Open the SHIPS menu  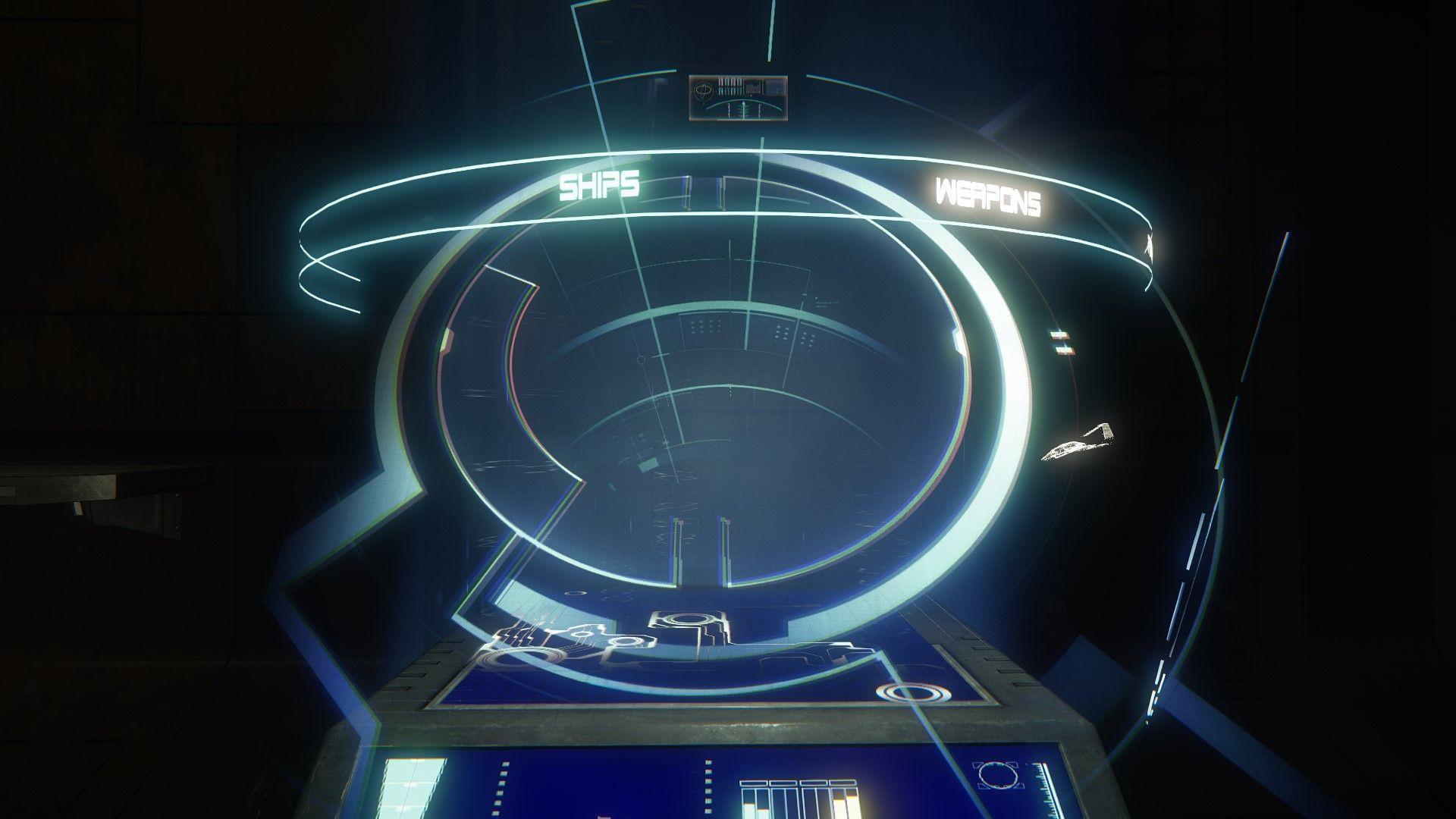click(x=599, y=184)
